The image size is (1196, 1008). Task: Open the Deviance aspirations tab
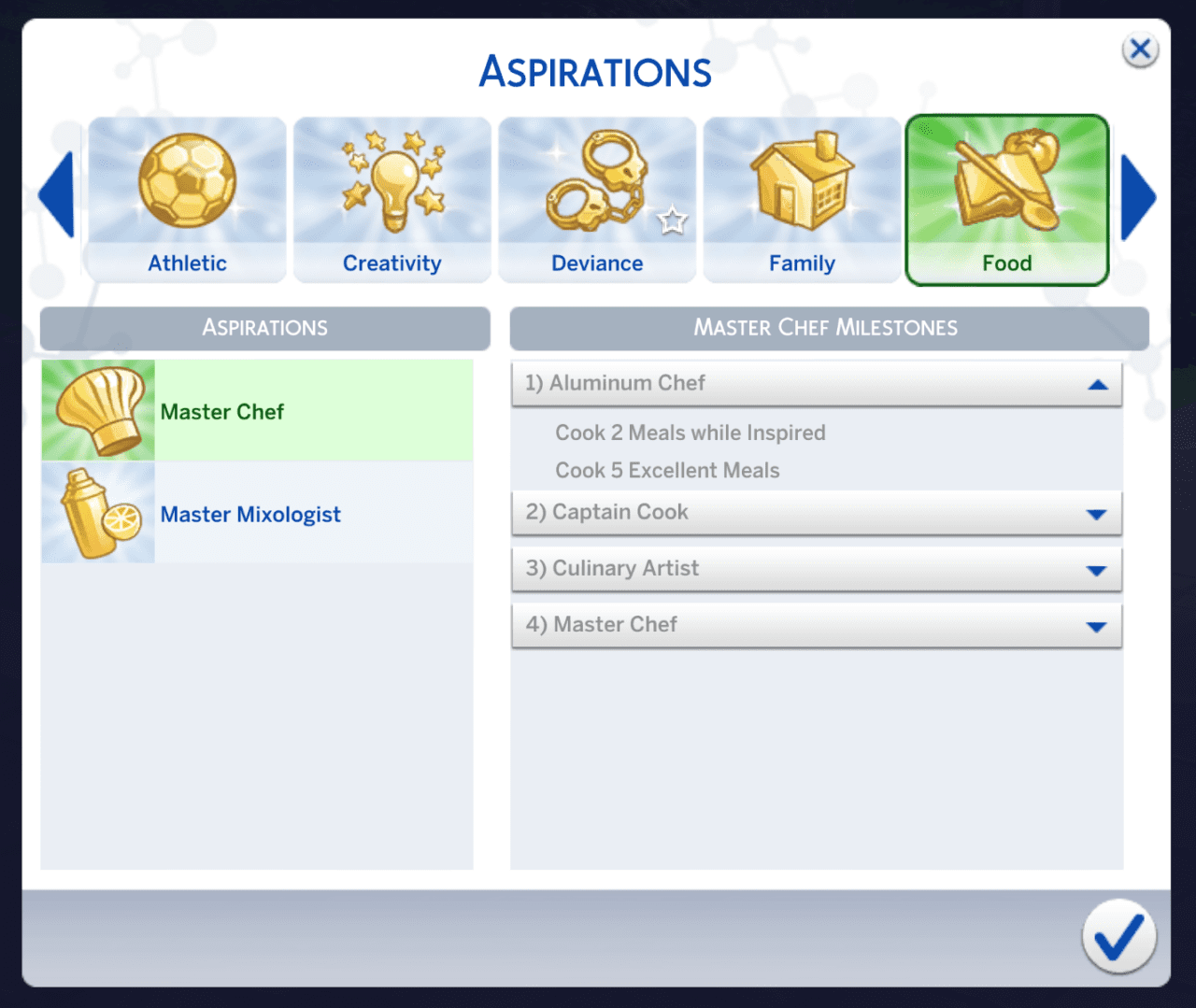(597, 201)
